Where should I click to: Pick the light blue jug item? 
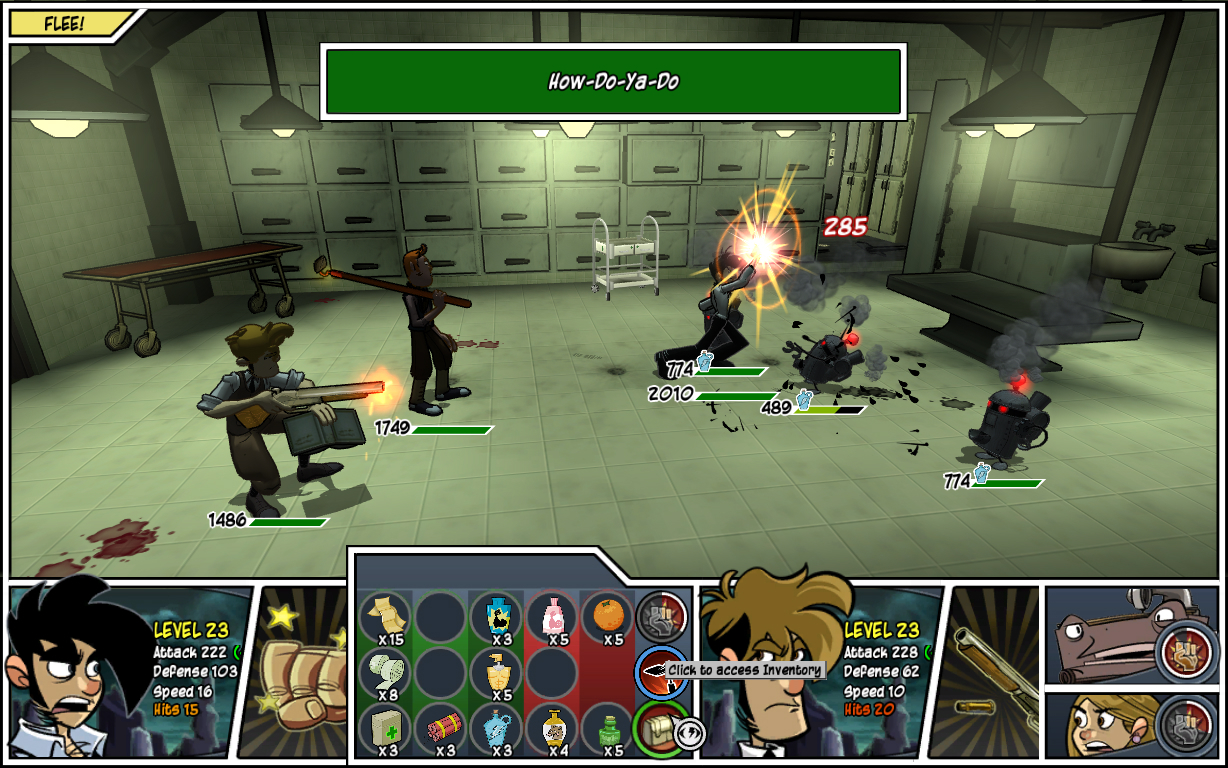pos(497,727)
